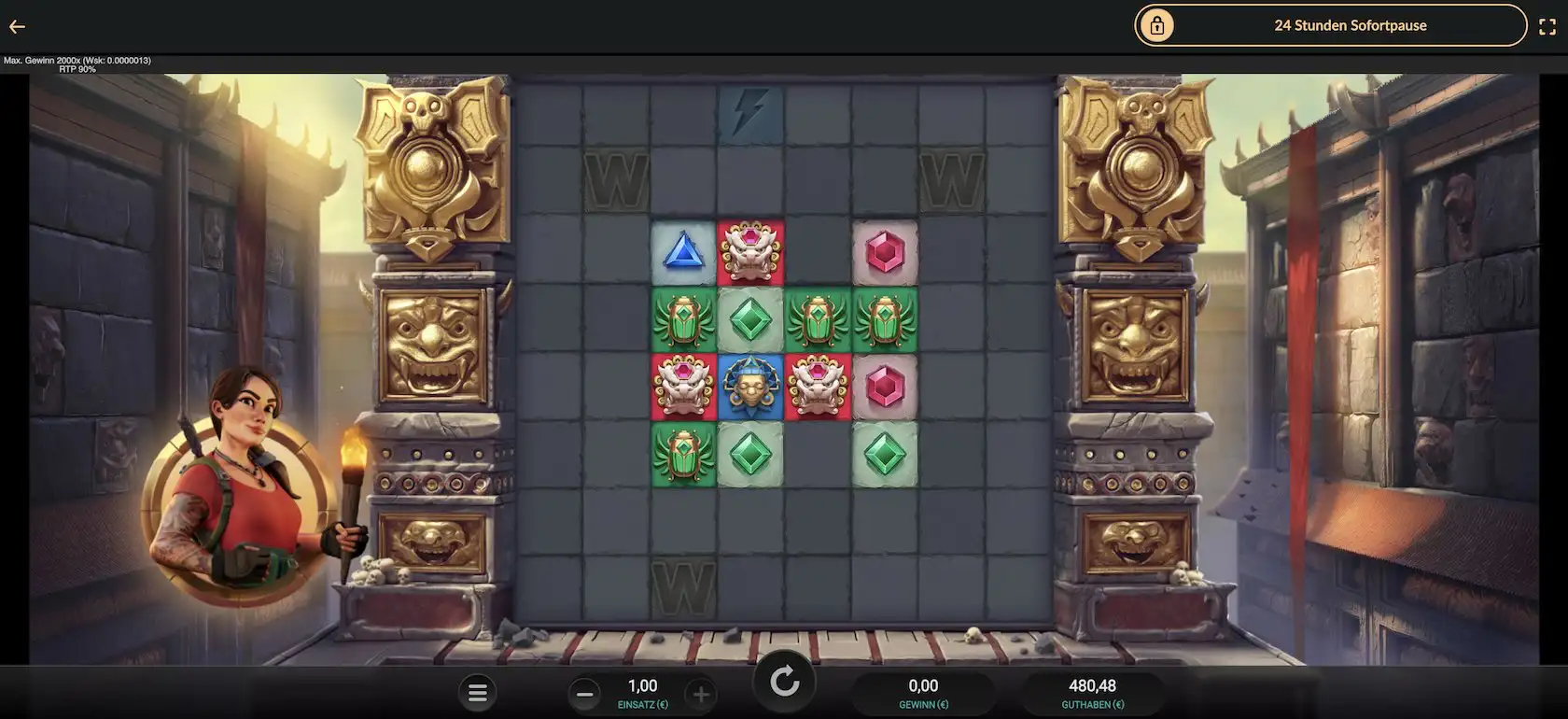Select the white dragon mask symbol
This screenshot has width=1568, height=719.
click(751, 252)
